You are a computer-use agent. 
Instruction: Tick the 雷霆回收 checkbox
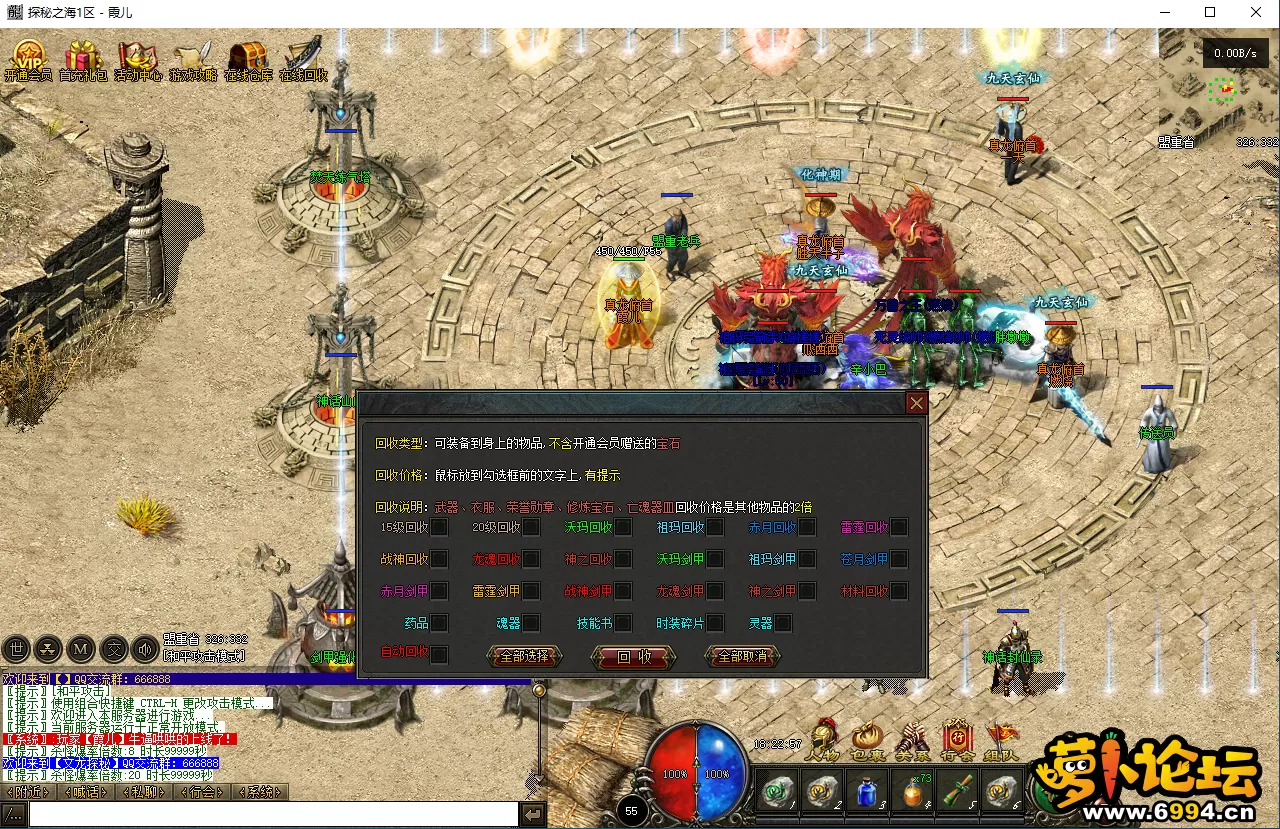coord(899,527)
